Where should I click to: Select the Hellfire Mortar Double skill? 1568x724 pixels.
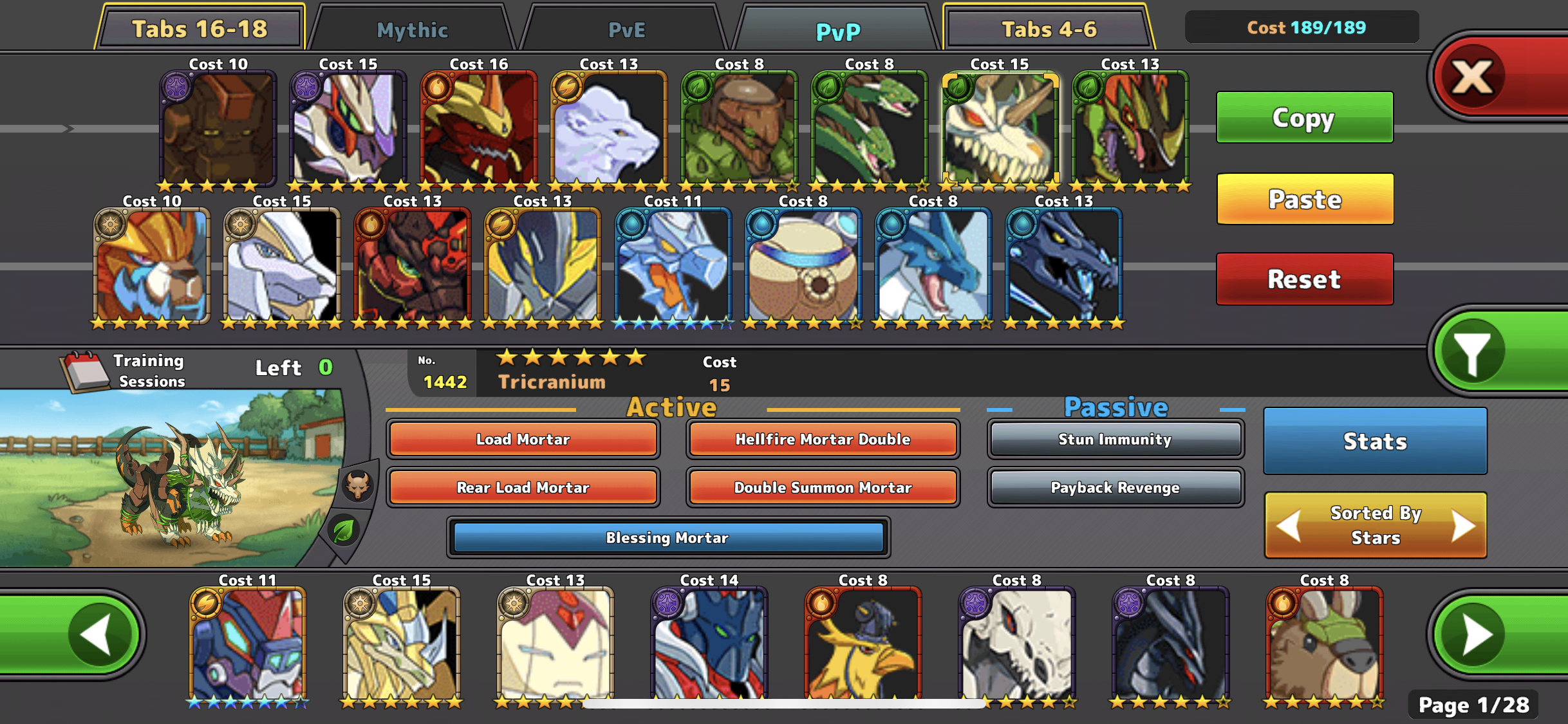[823, 440]
